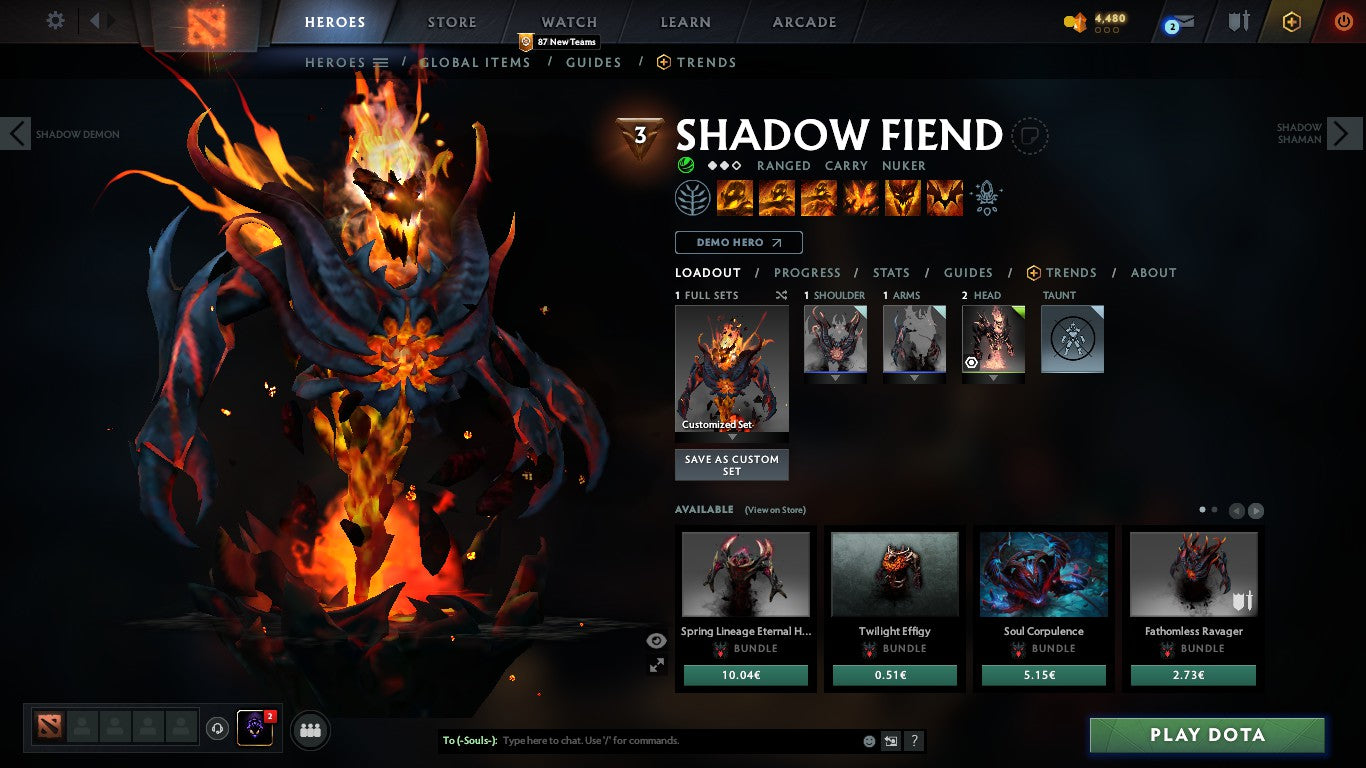Toggle model preview with the eye icon
Viewport: 1366px width, 768px height.
tap(656, 639)
